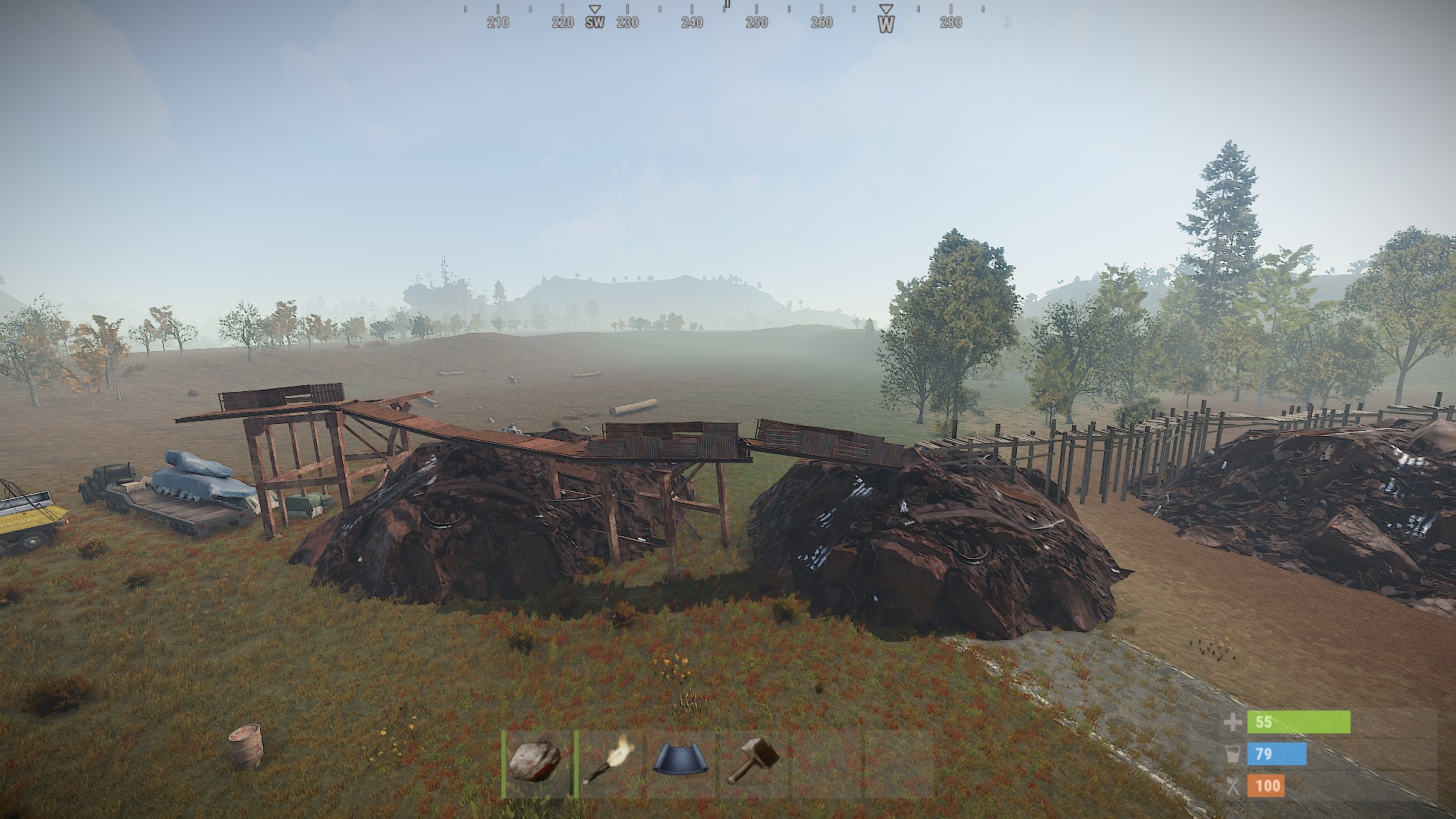Viewport: 1456px width, 819px height.
Task: Equip the lit torch slot
Action: [609, 763]
